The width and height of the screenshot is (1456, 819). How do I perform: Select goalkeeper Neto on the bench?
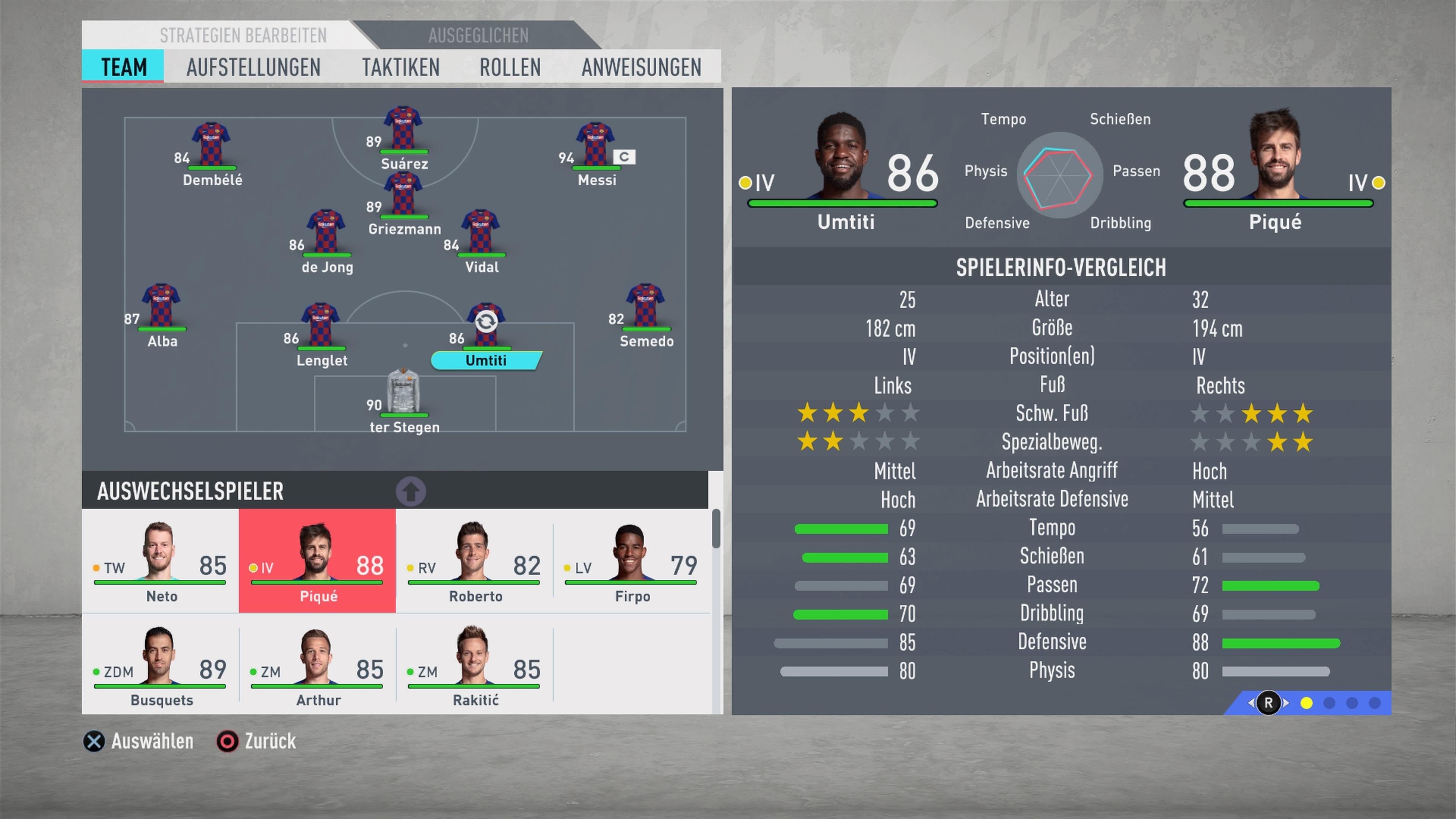click(x=160, y=561)
